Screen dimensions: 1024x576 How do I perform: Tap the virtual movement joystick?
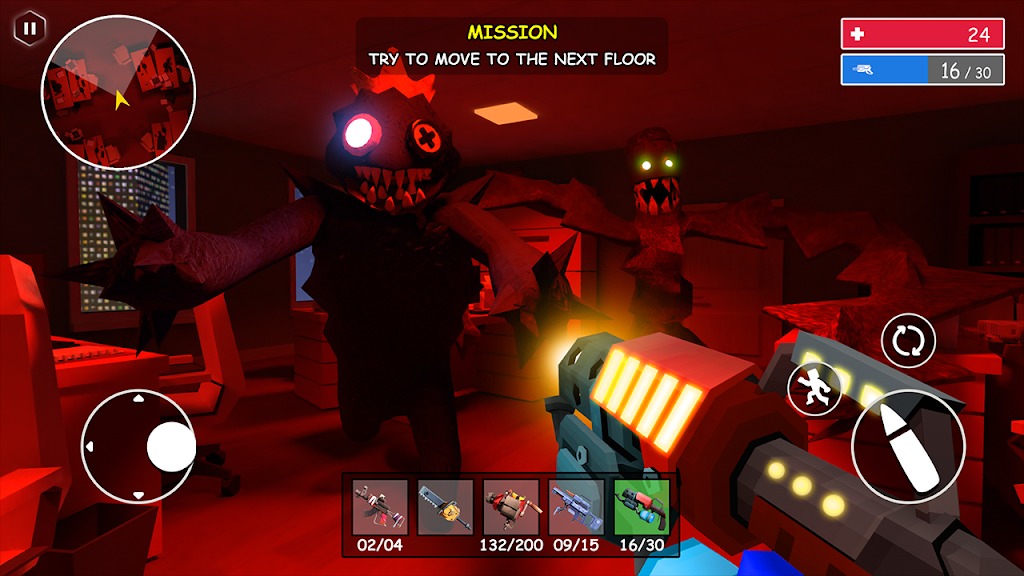pos(138,446)
